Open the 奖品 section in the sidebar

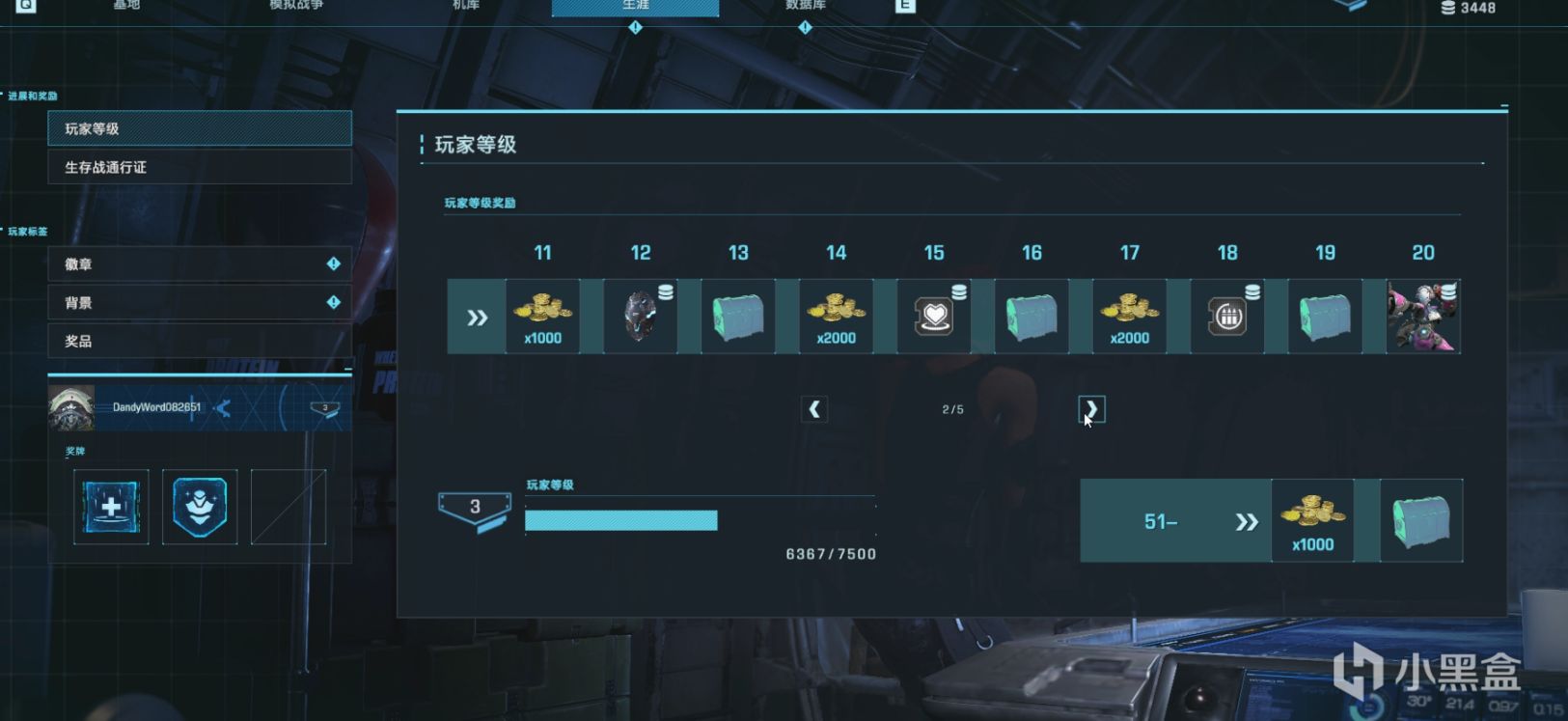tap(199, 341)
